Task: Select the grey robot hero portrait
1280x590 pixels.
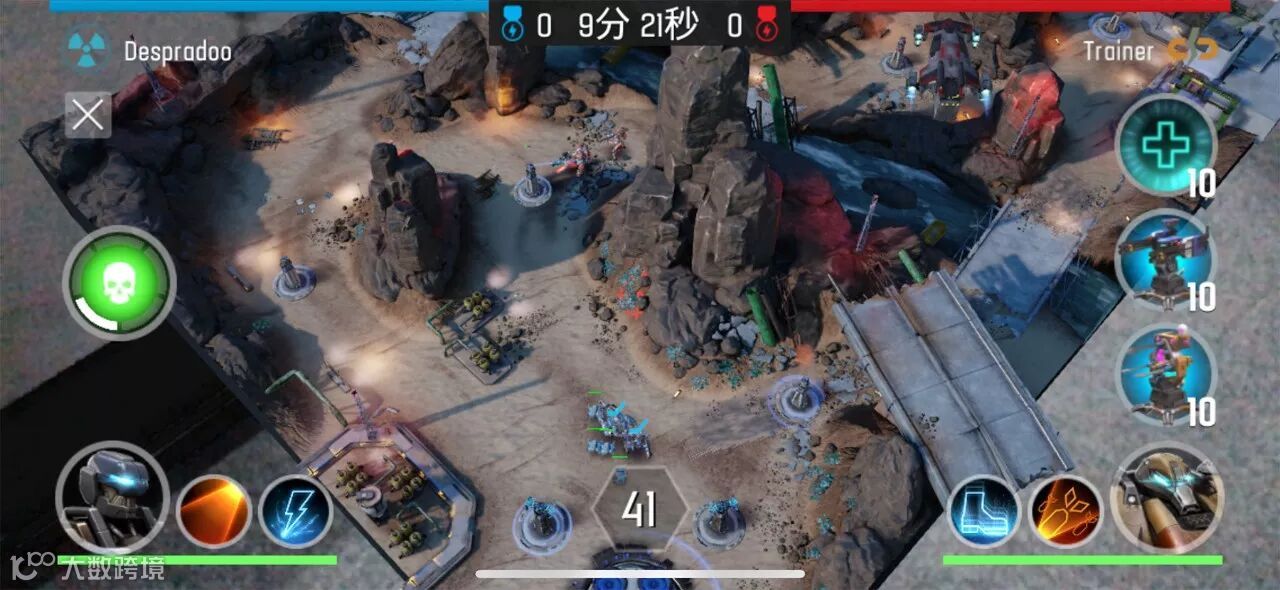Action: pos(111,497)
